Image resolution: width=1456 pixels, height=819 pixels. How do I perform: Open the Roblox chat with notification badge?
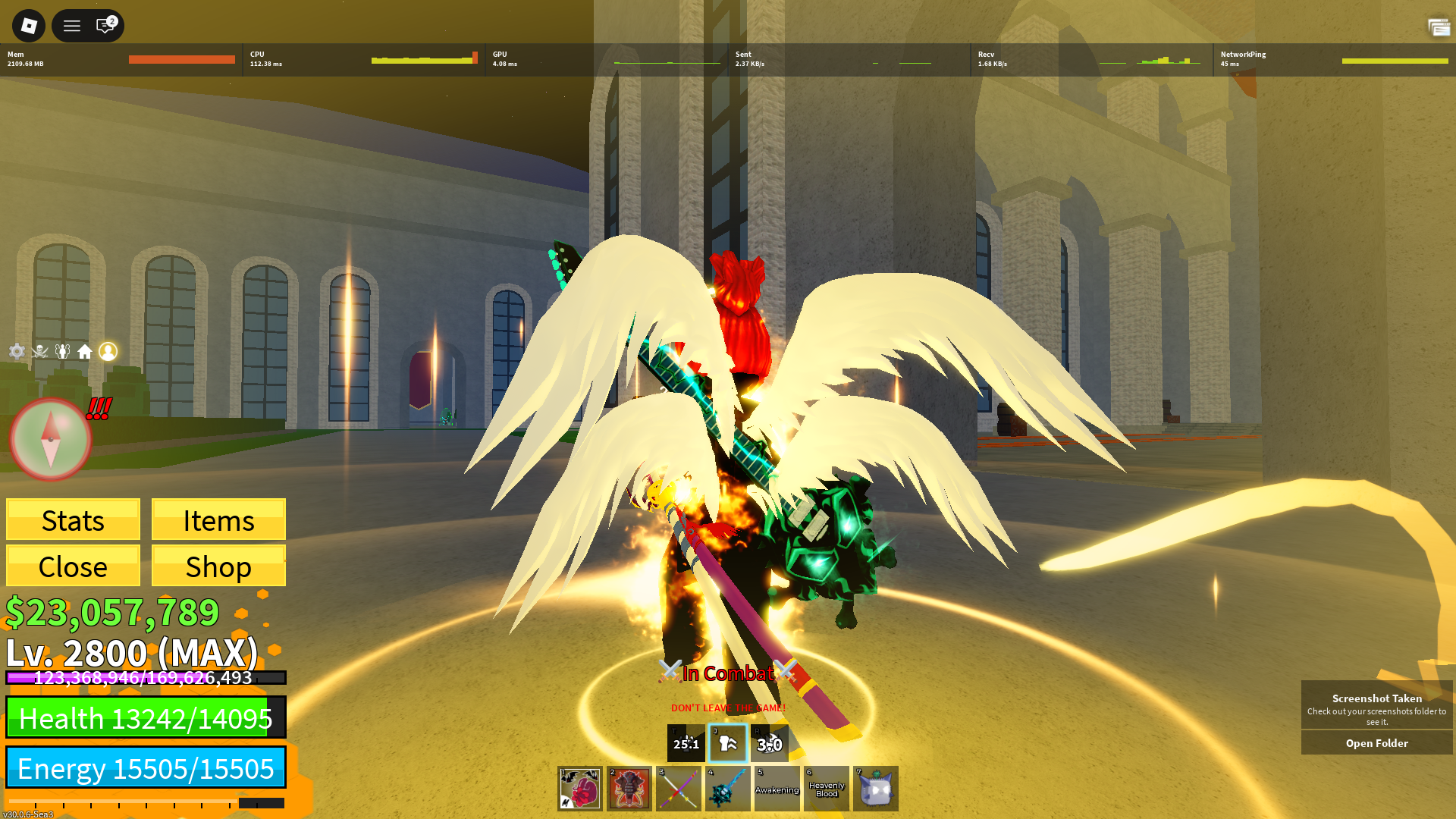pyautogui.click(x=105, y=27)
